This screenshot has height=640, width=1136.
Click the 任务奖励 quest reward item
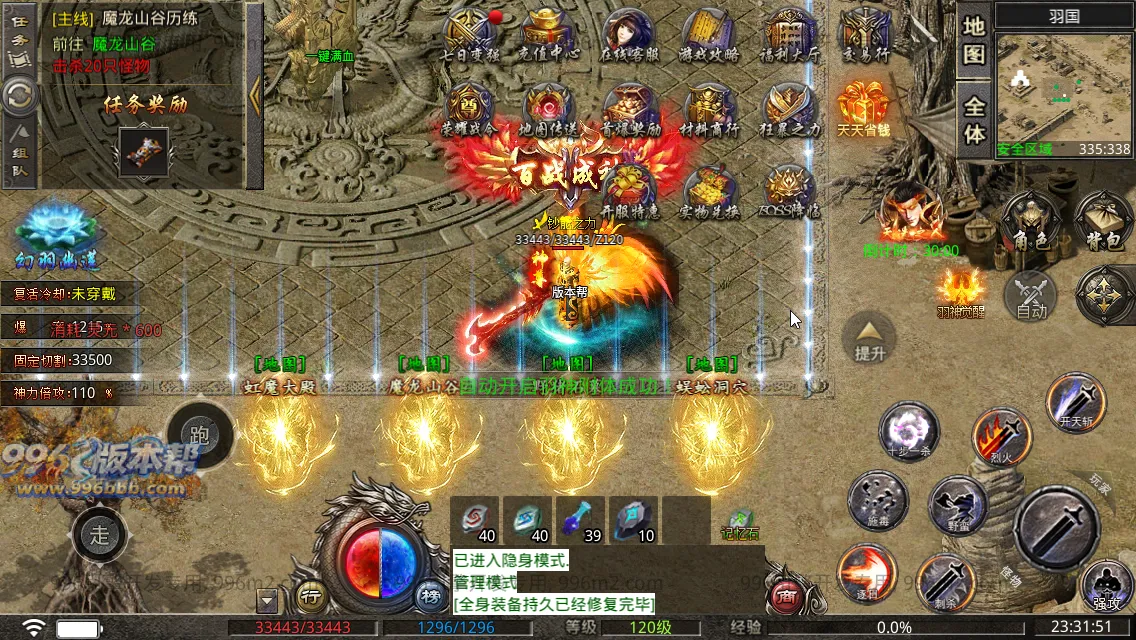coord(145,150)
